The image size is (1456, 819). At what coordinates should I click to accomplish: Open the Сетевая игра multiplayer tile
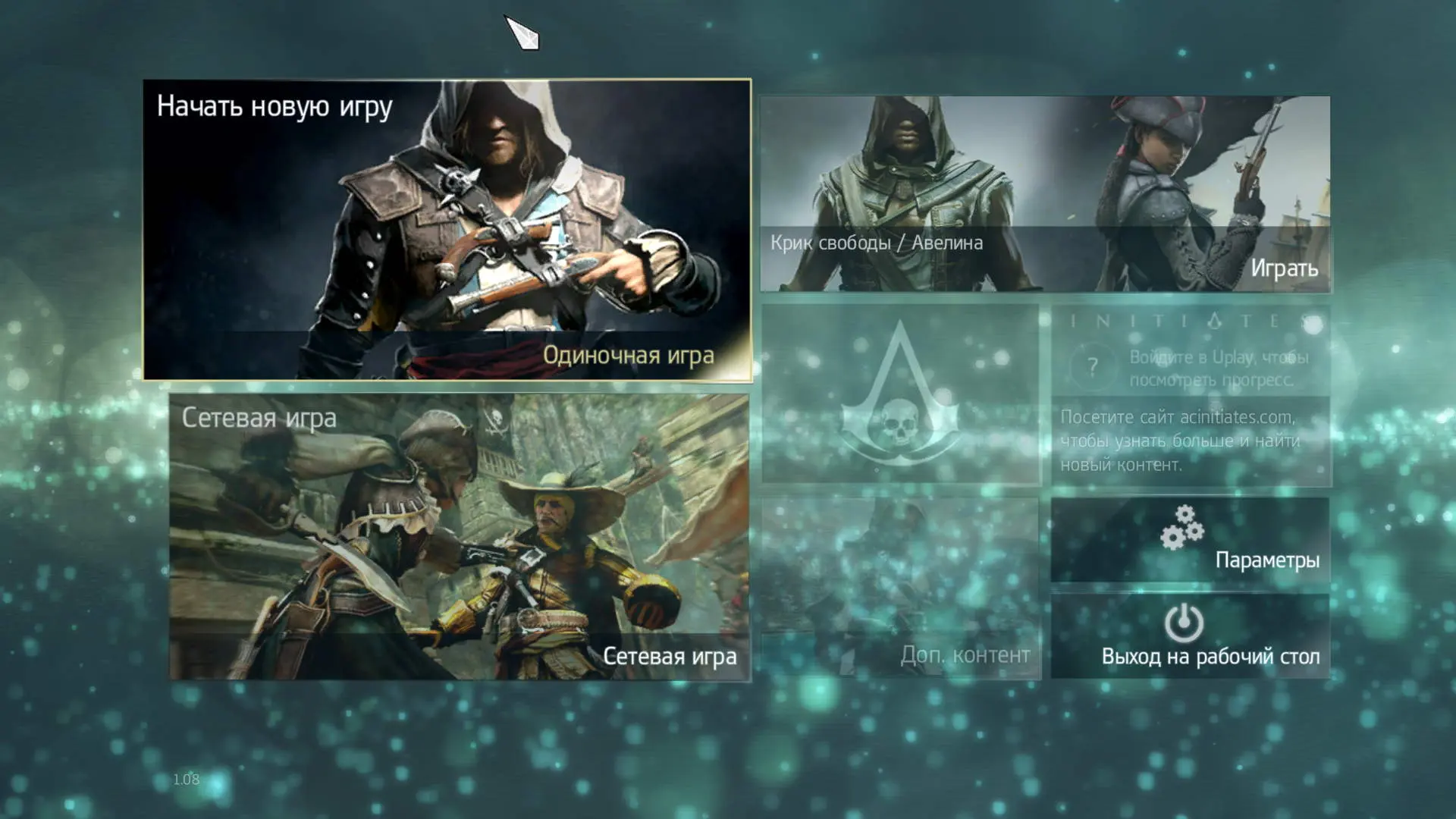(x=459, y=536)
